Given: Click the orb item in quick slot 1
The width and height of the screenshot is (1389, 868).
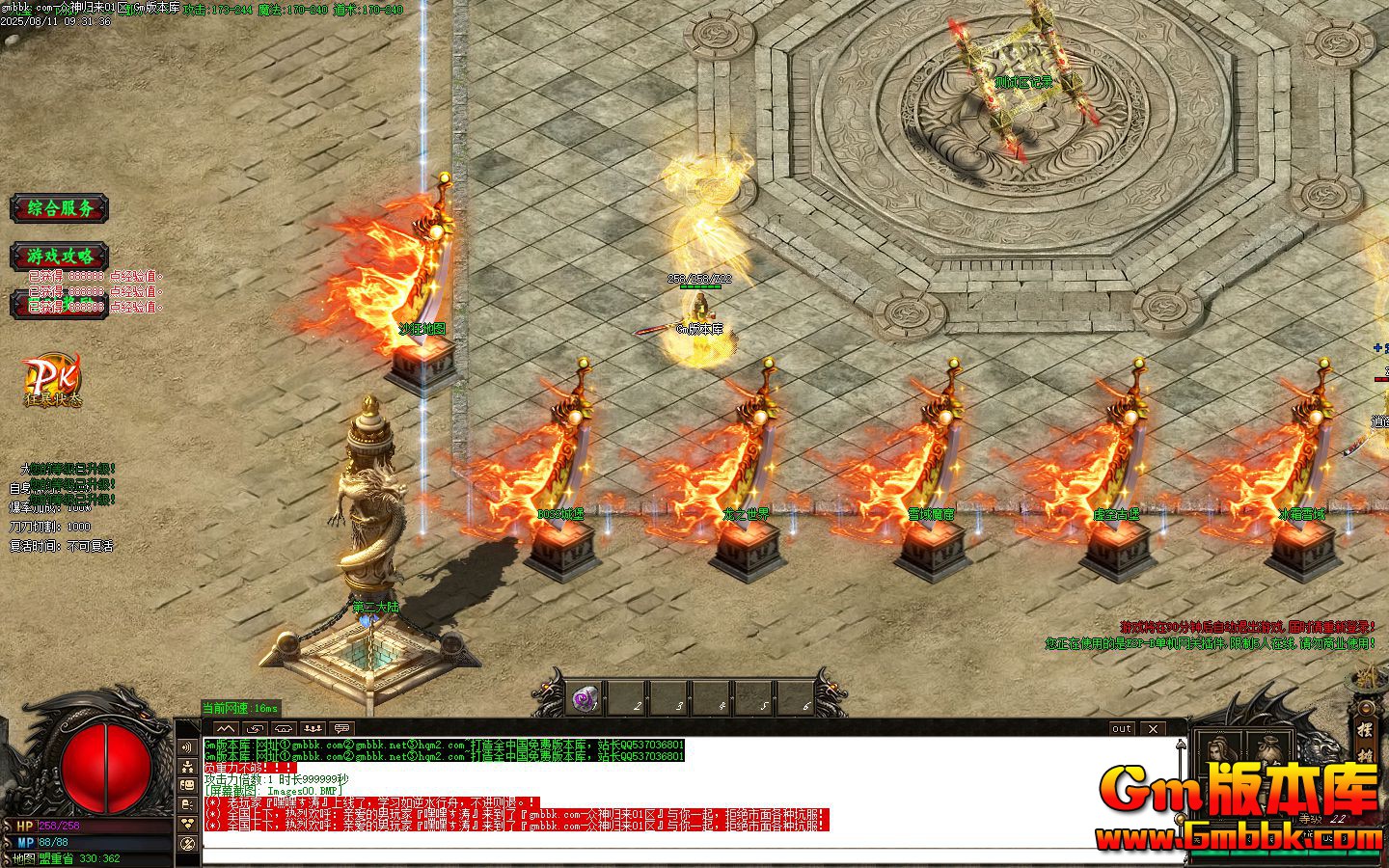Looking at the screenshot, I should coord(586,698).
